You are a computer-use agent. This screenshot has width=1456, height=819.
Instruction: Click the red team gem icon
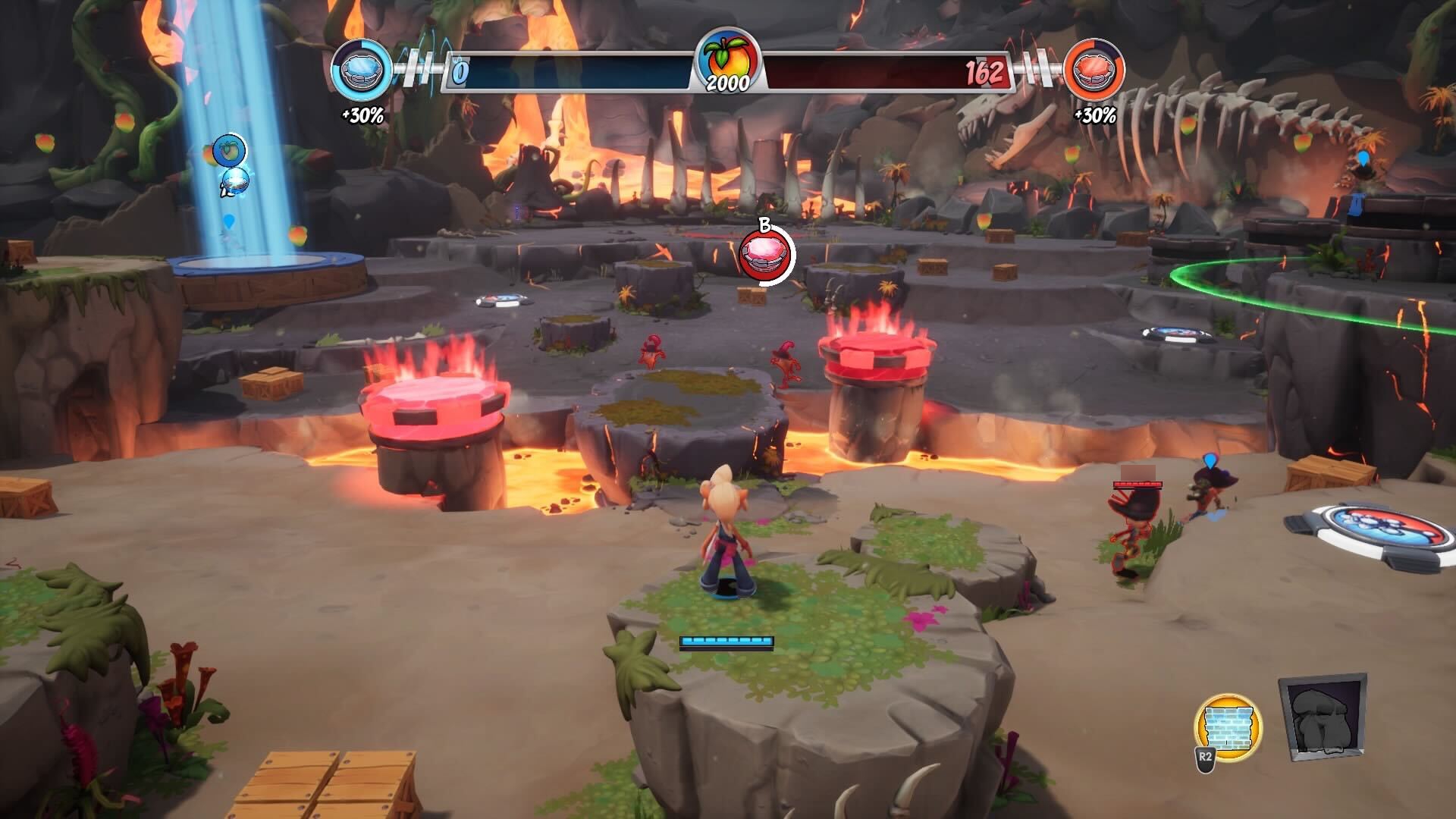click(1094, 71)
